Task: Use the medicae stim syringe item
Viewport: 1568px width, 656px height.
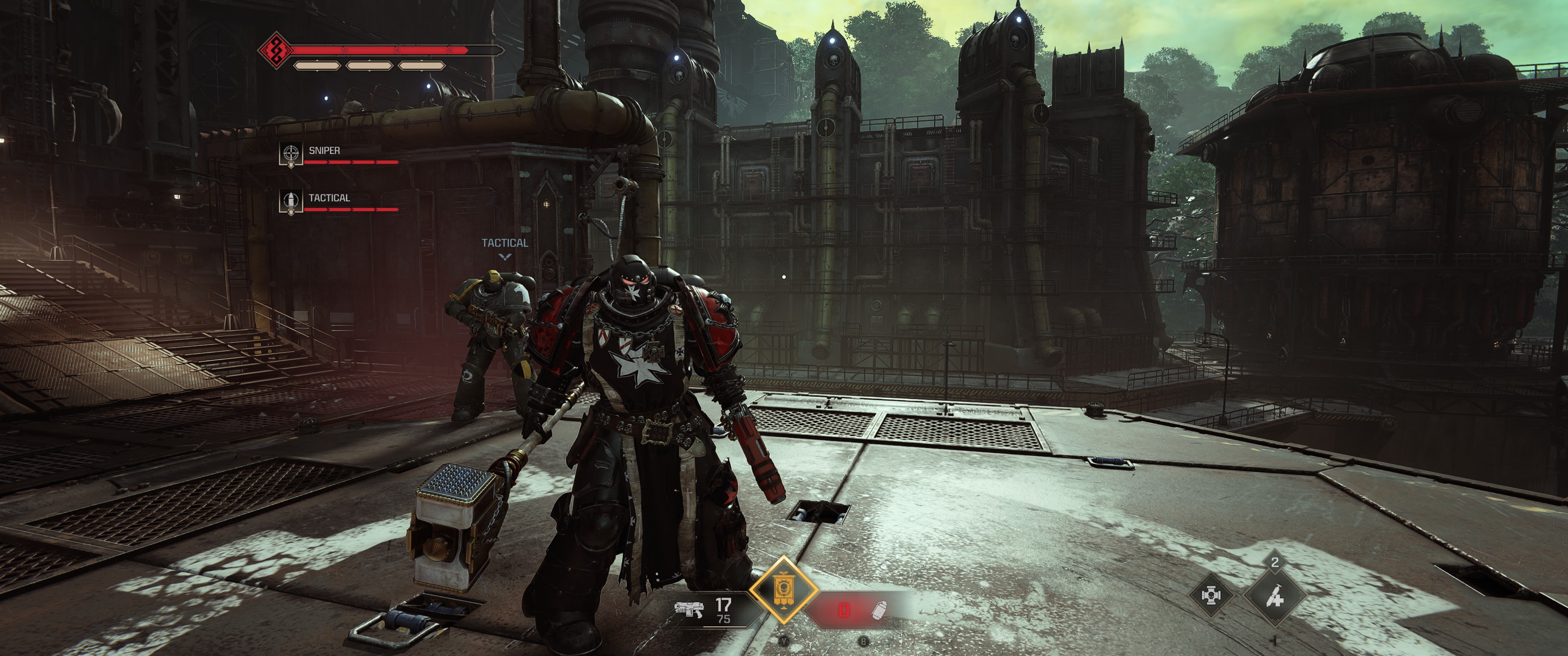Action: 1274,597
